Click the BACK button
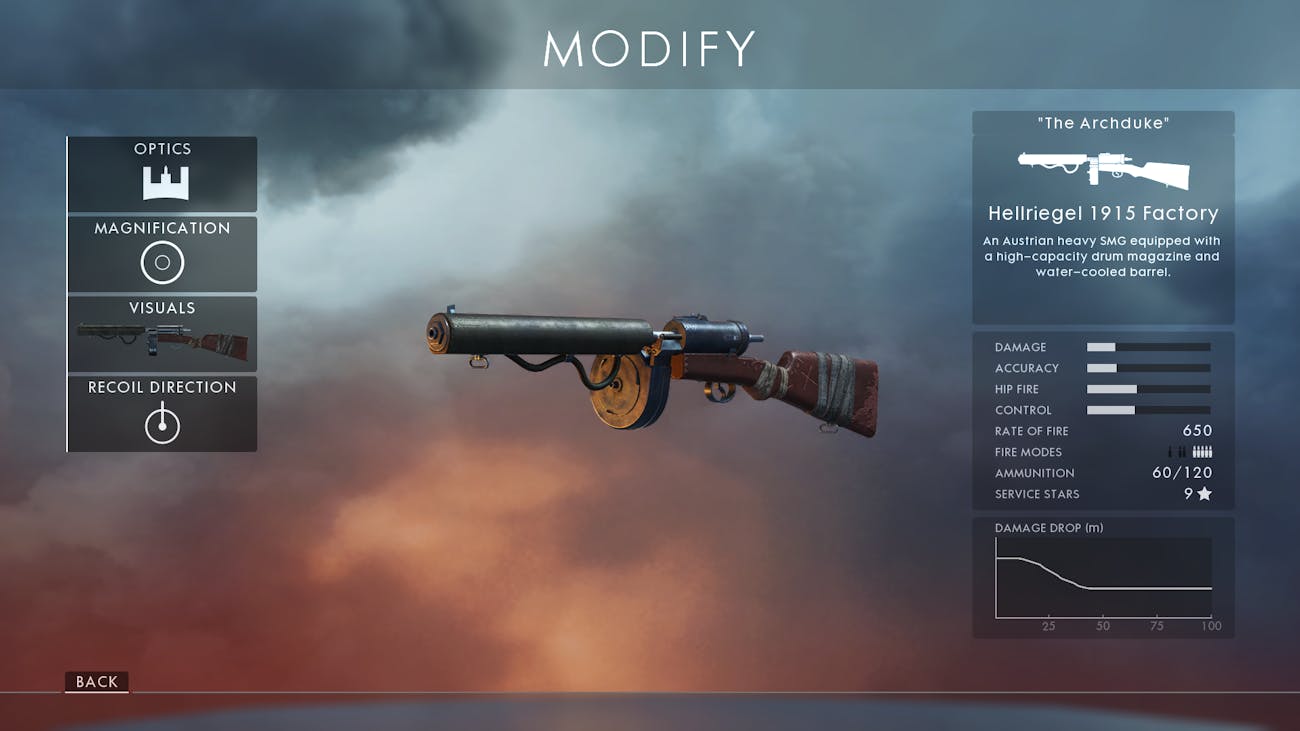 coord(96,682)
